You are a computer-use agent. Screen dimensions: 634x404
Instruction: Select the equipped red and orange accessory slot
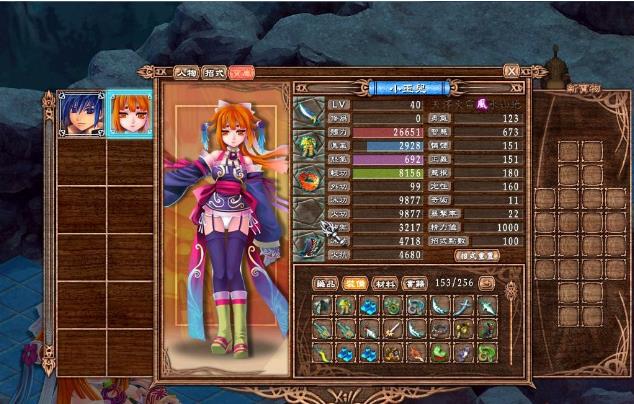click(306, 182)
